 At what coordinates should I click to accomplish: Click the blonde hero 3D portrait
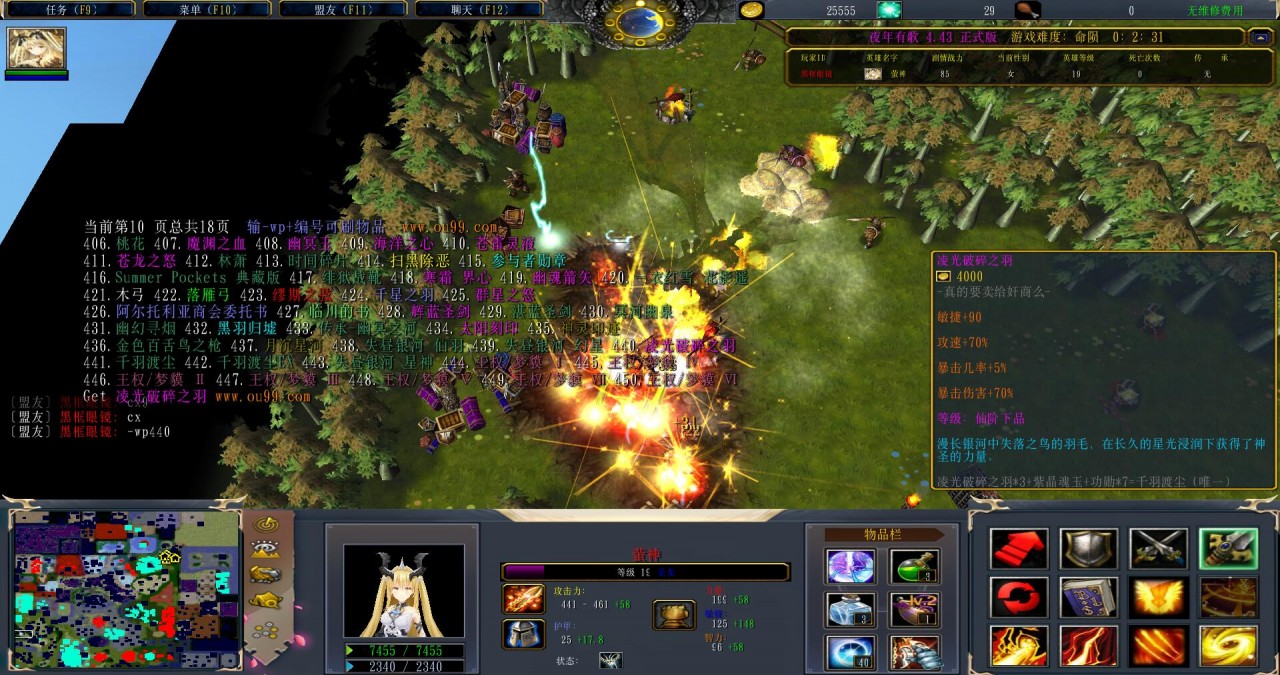[x=403, y=591]
